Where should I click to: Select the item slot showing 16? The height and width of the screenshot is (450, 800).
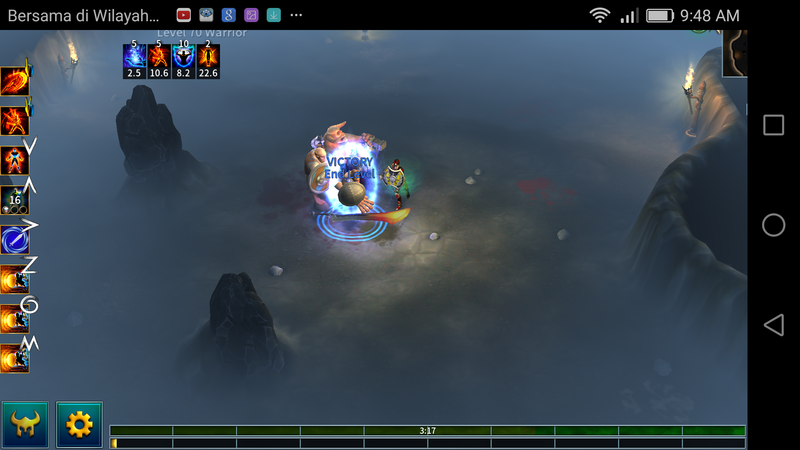pyautogui.click(x=14, y=200)
